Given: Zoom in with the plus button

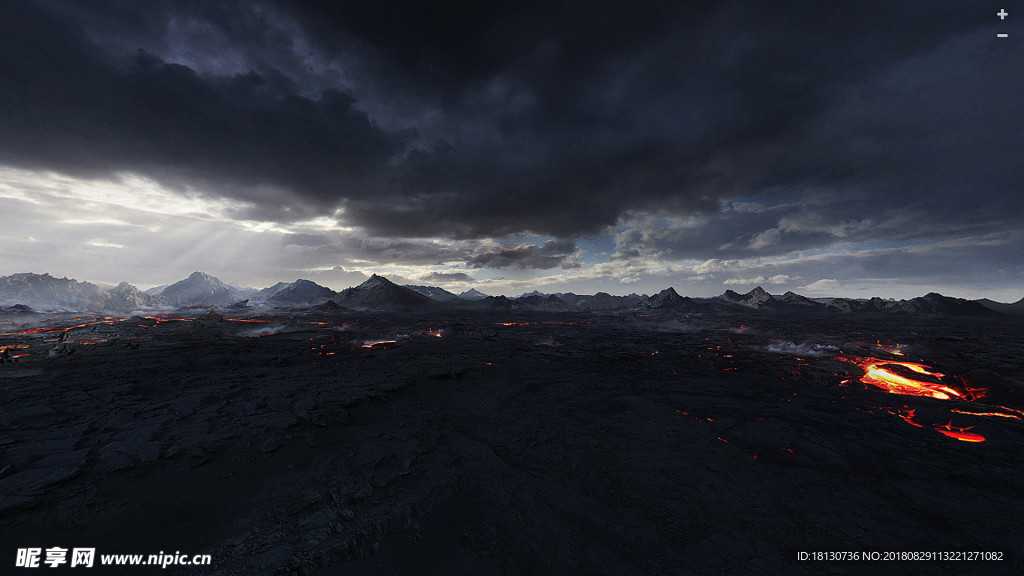Looking at the screenshot, I should 1002,14.
